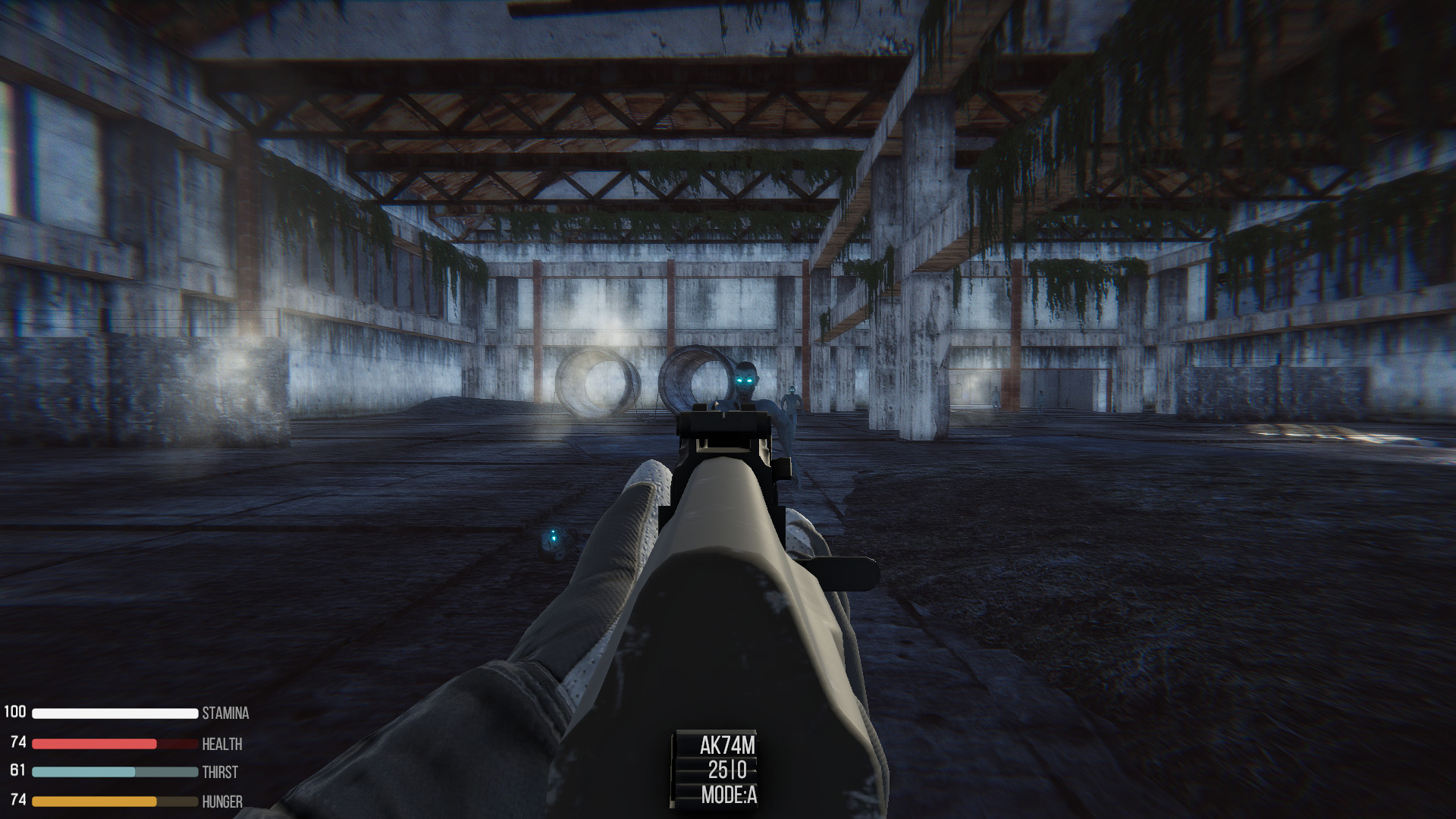1456x819 pixels.
Task: Click the glowing blue orb on the ground
Action: click(553, 540)
